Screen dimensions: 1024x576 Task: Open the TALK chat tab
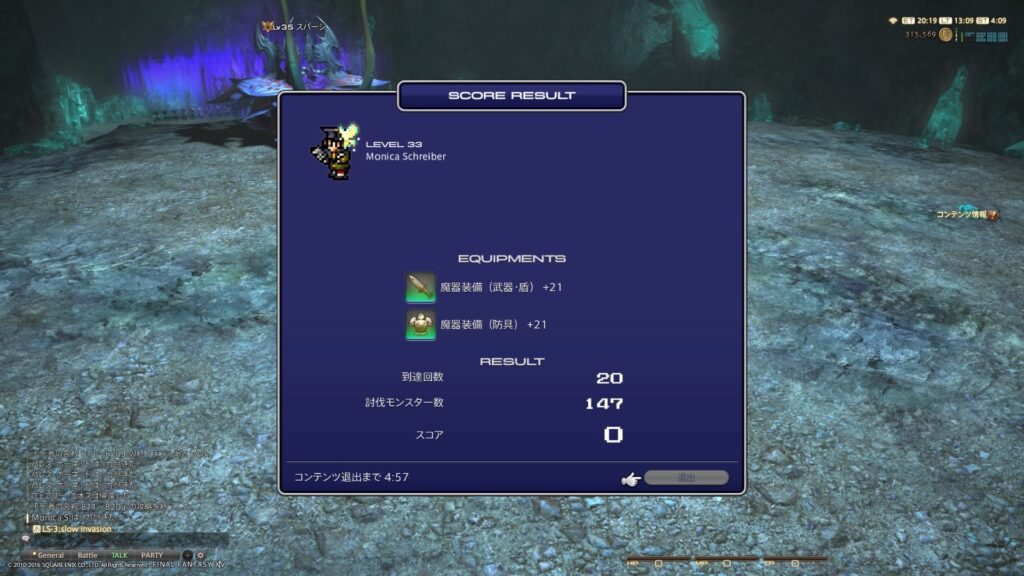coord(120,555)
